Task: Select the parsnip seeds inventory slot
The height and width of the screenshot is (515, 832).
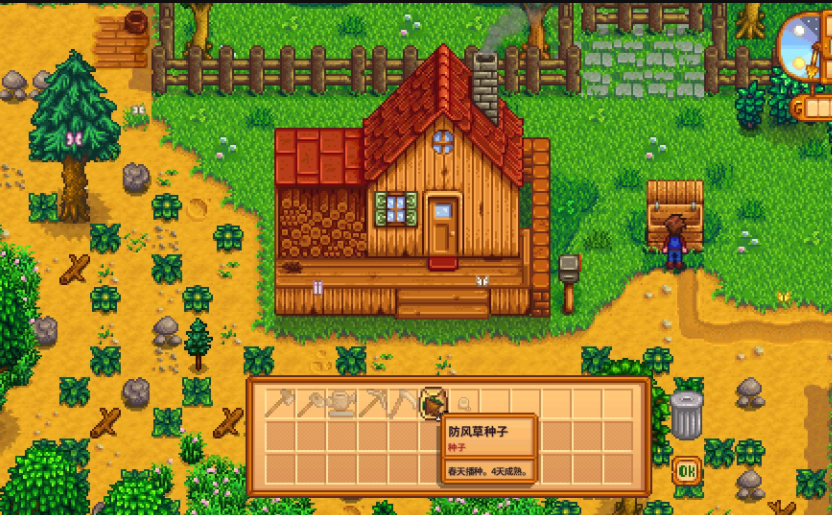Action: pos(434,403)
